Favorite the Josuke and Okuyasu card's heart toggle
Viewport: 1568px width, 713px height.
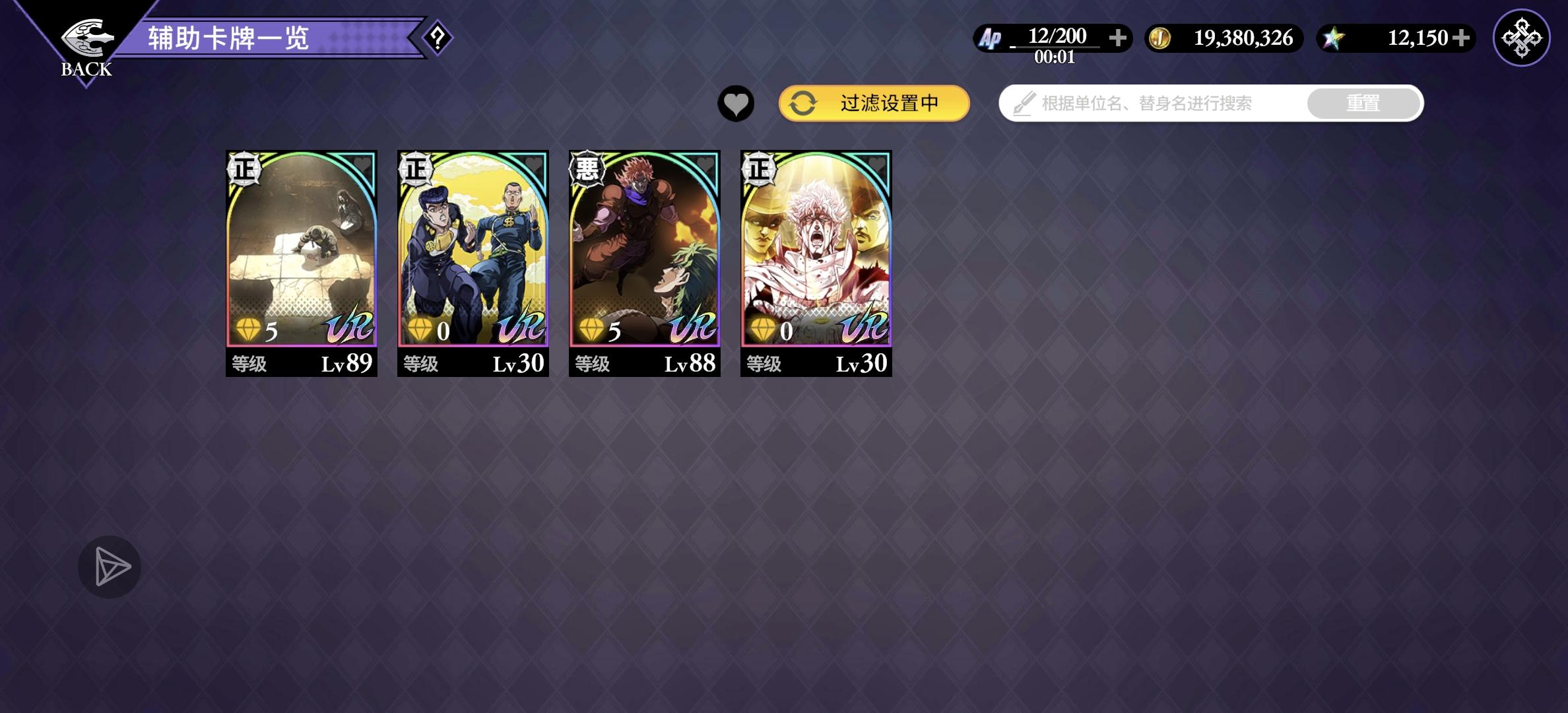click(x=532, y=164)
